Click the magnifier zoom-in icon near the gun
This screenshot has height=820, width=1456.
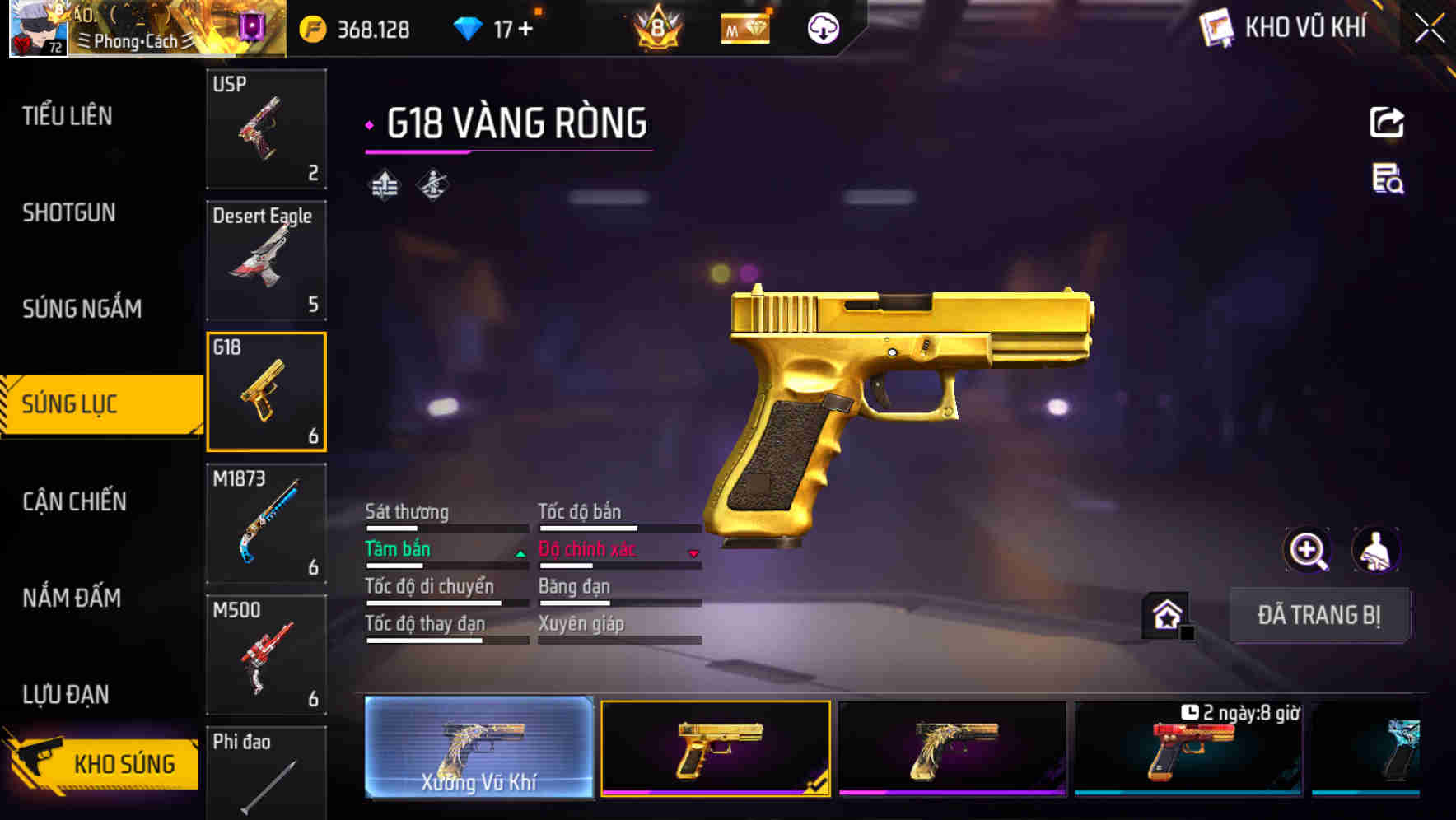click(1305, 550)
